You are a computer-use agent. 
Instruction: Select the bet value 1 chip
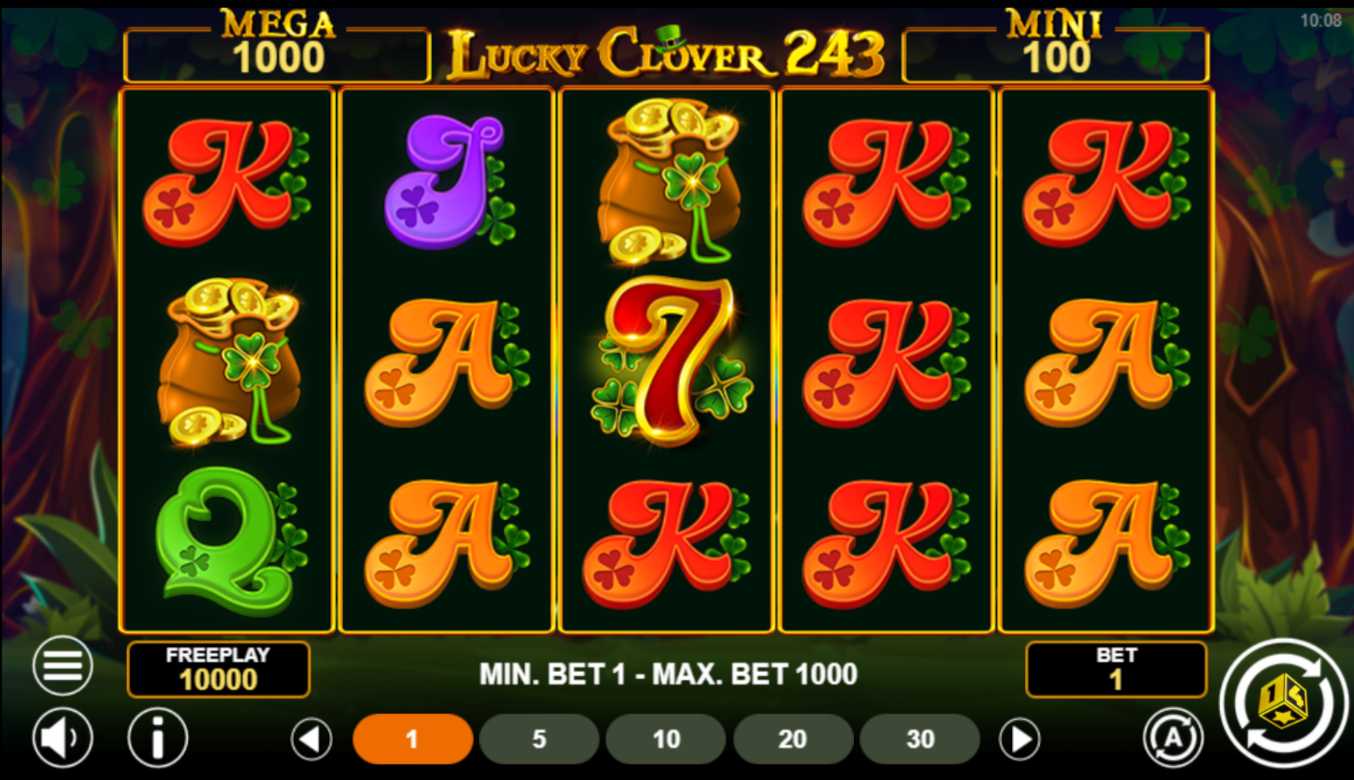click(x=412, y=740)
